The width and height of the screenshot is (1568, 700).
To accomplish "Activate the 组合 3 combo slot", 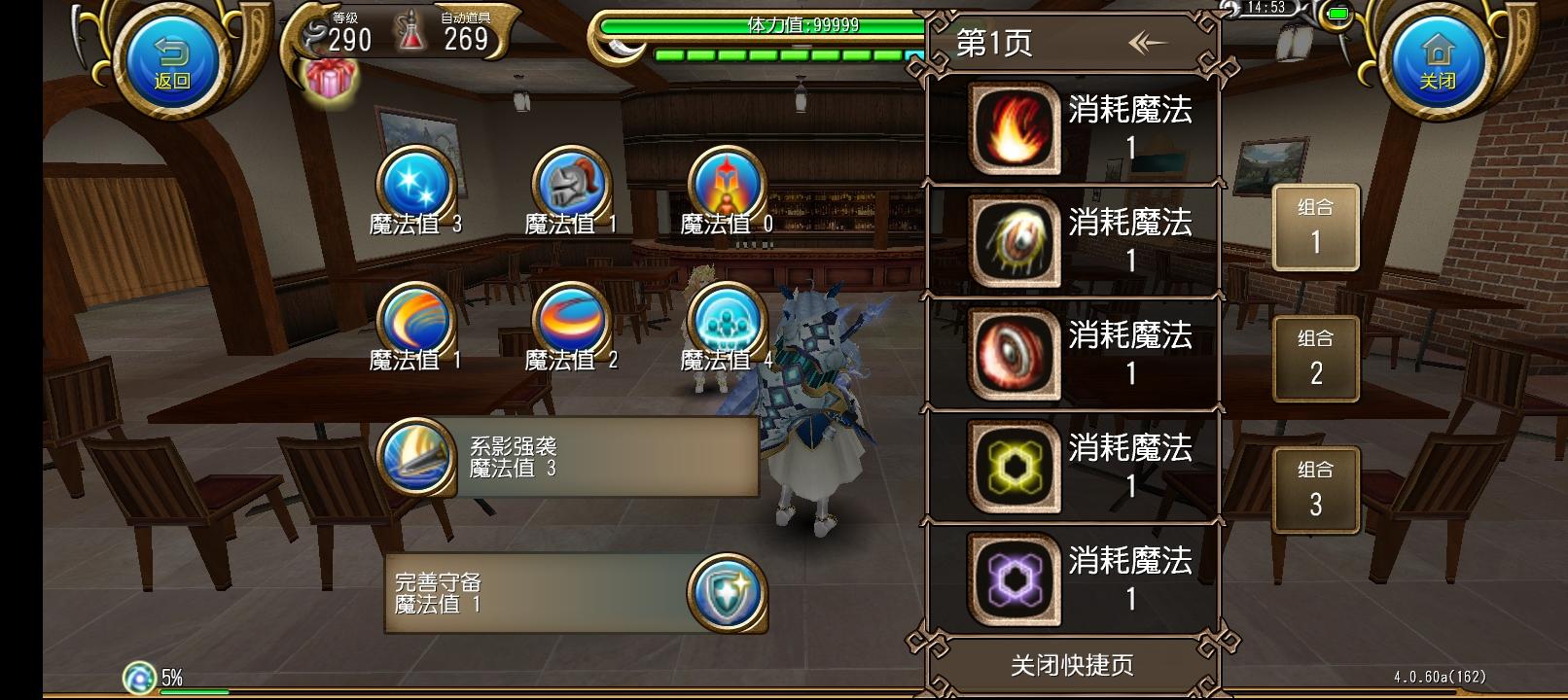I will pos(1315,488).
